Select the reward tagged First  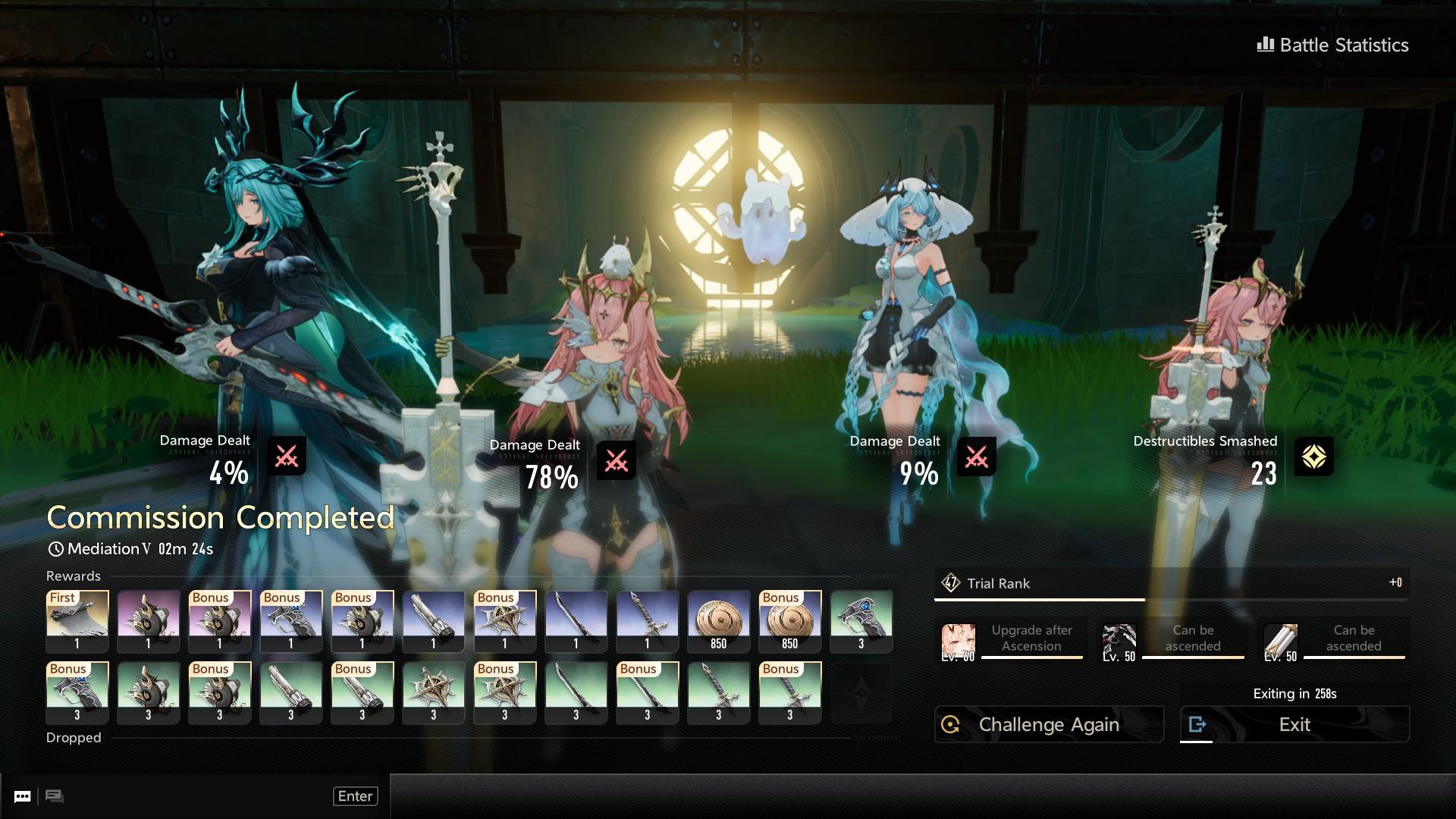[77, 621]
